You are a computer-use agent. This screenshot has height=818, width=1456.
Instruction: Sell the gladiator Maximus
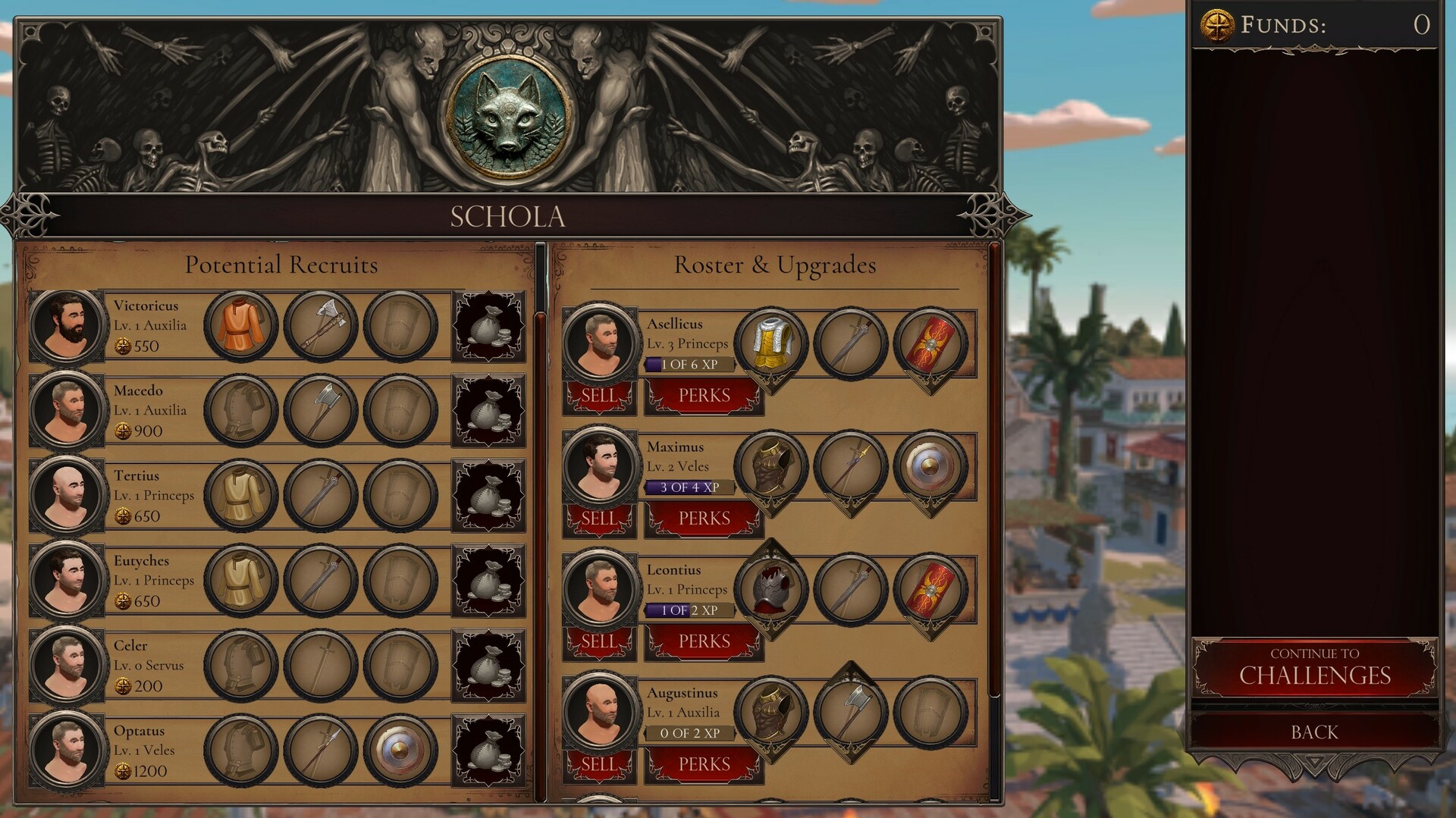(x=599, y=519)
